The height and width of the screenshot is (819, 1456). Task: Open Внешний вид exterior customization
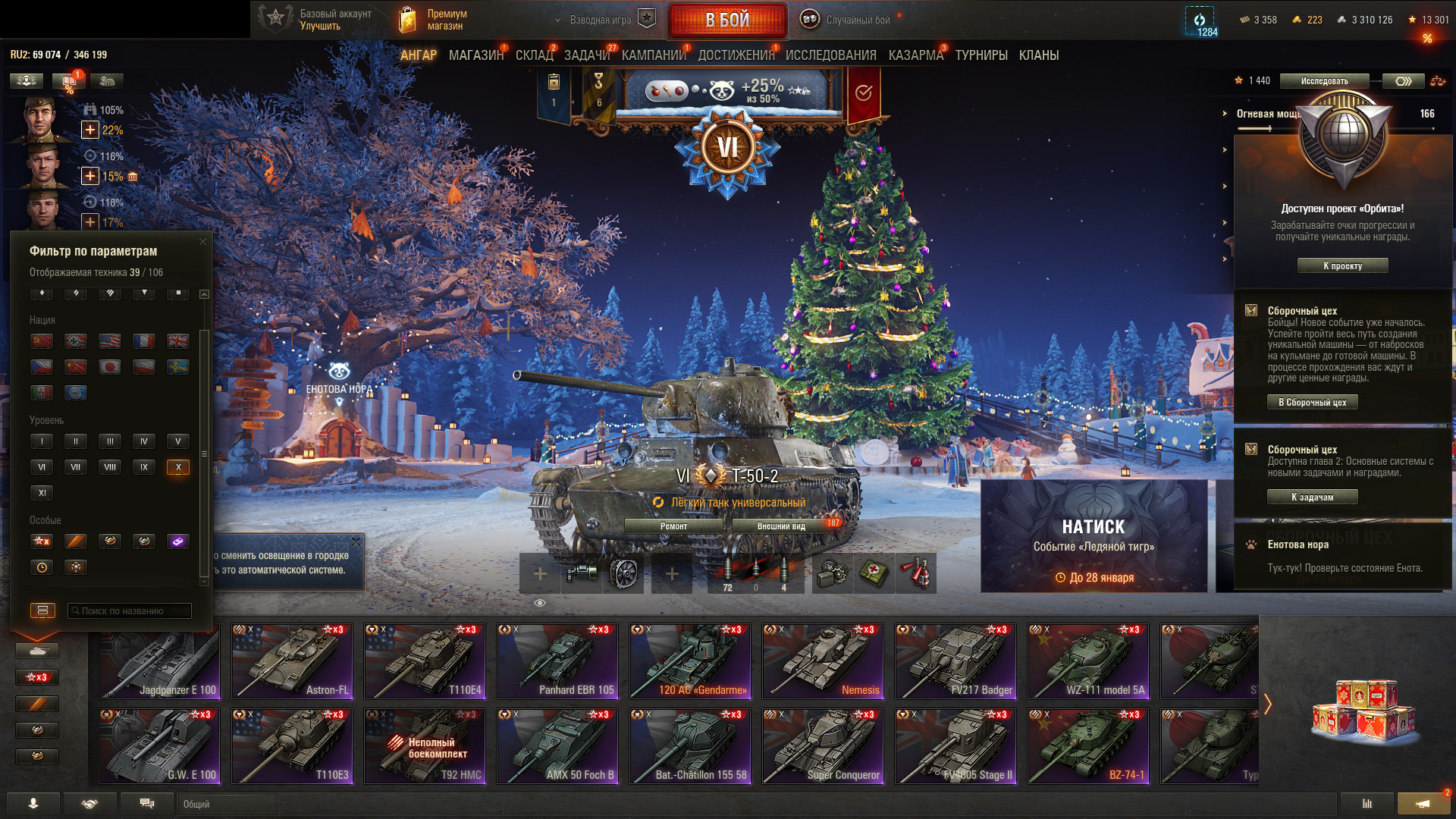click(x=781, y=526)
